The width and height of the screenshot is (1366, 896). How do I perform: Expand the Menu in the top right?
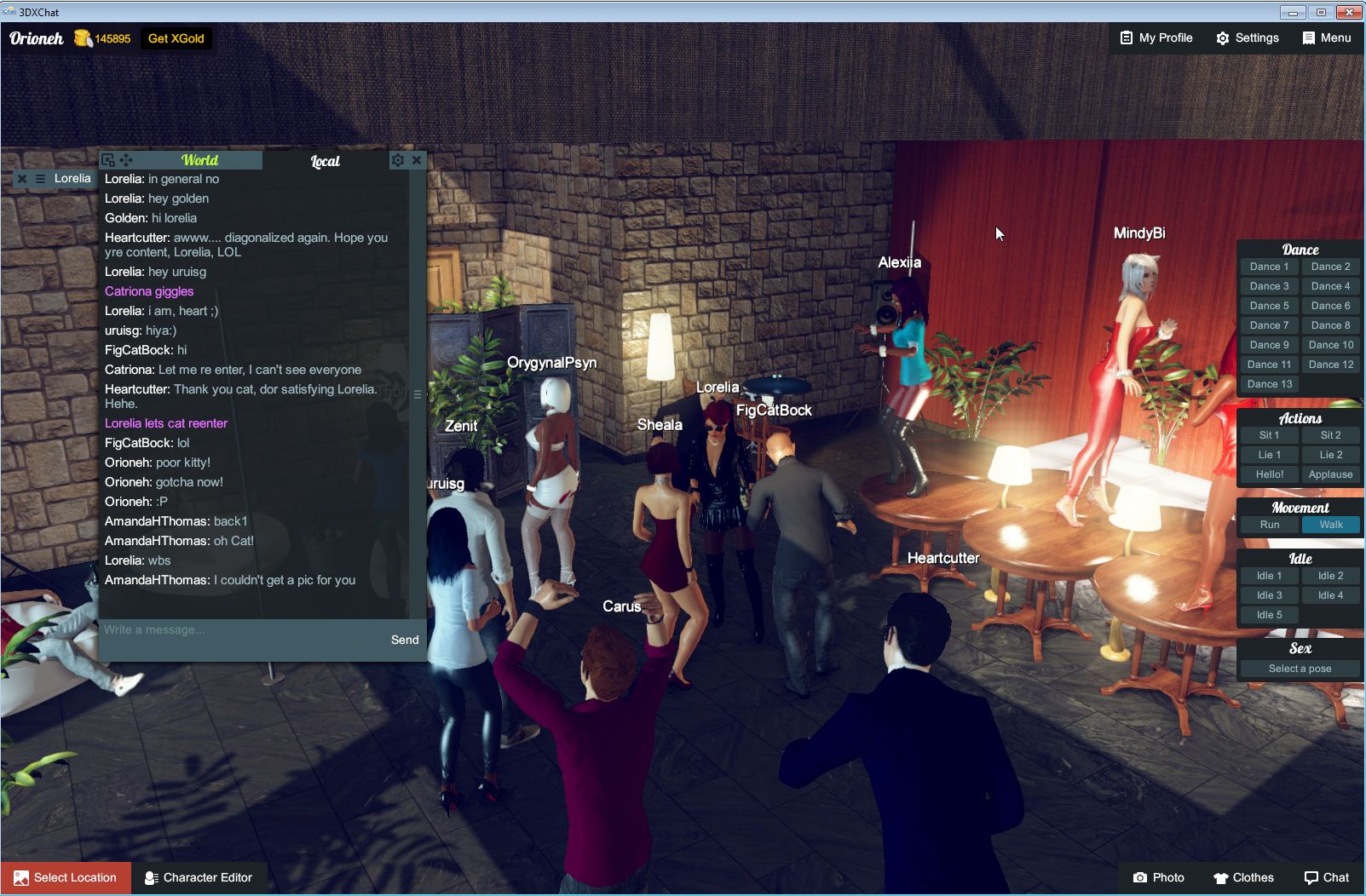1326,37
